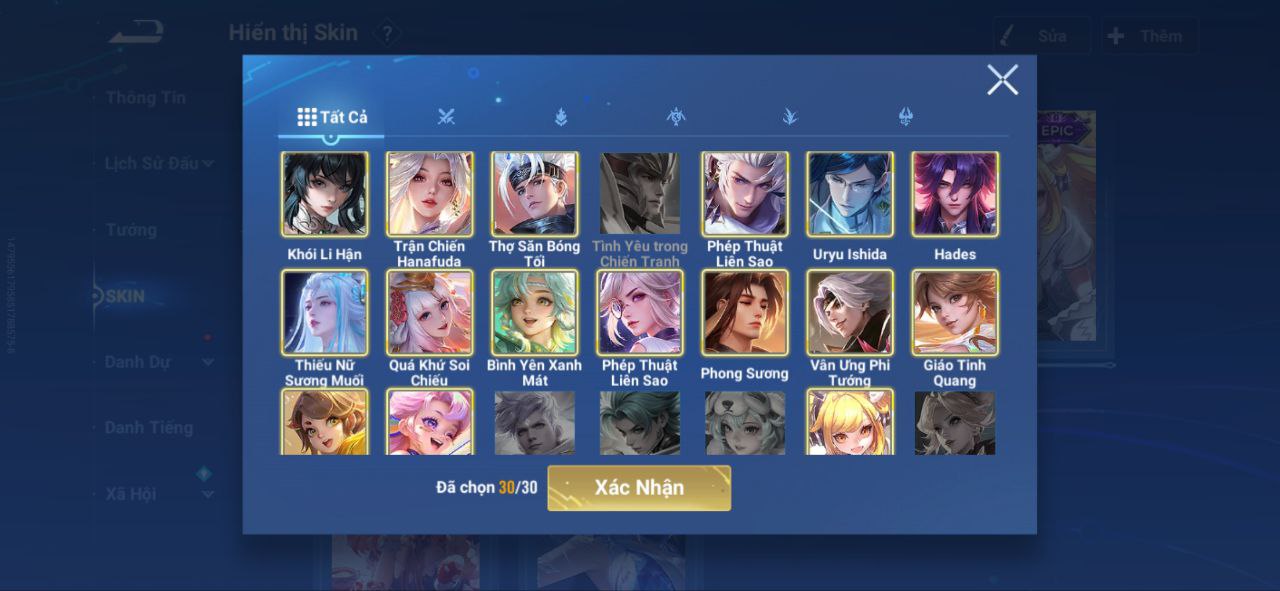Pick the Thợ Săn Bóng Tối skin

tap(534, 194)
